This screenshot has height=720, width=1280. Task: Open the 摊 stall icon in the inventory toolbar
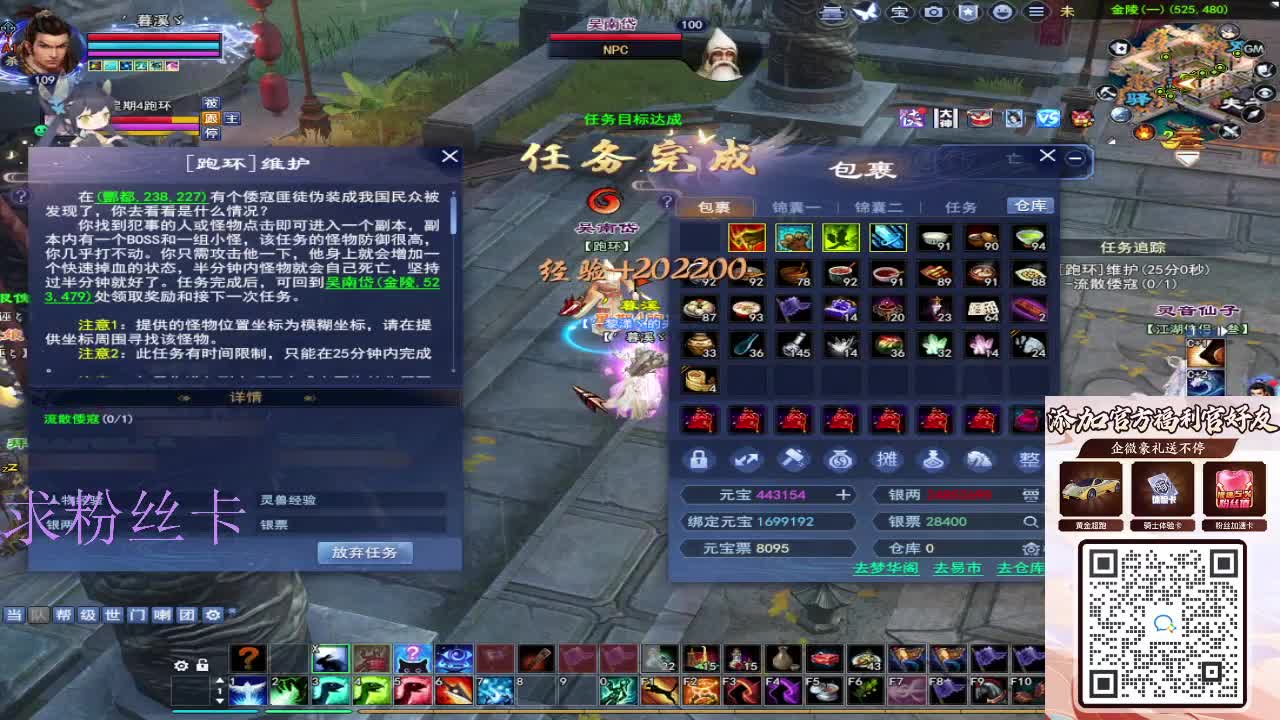pos(888,459)
